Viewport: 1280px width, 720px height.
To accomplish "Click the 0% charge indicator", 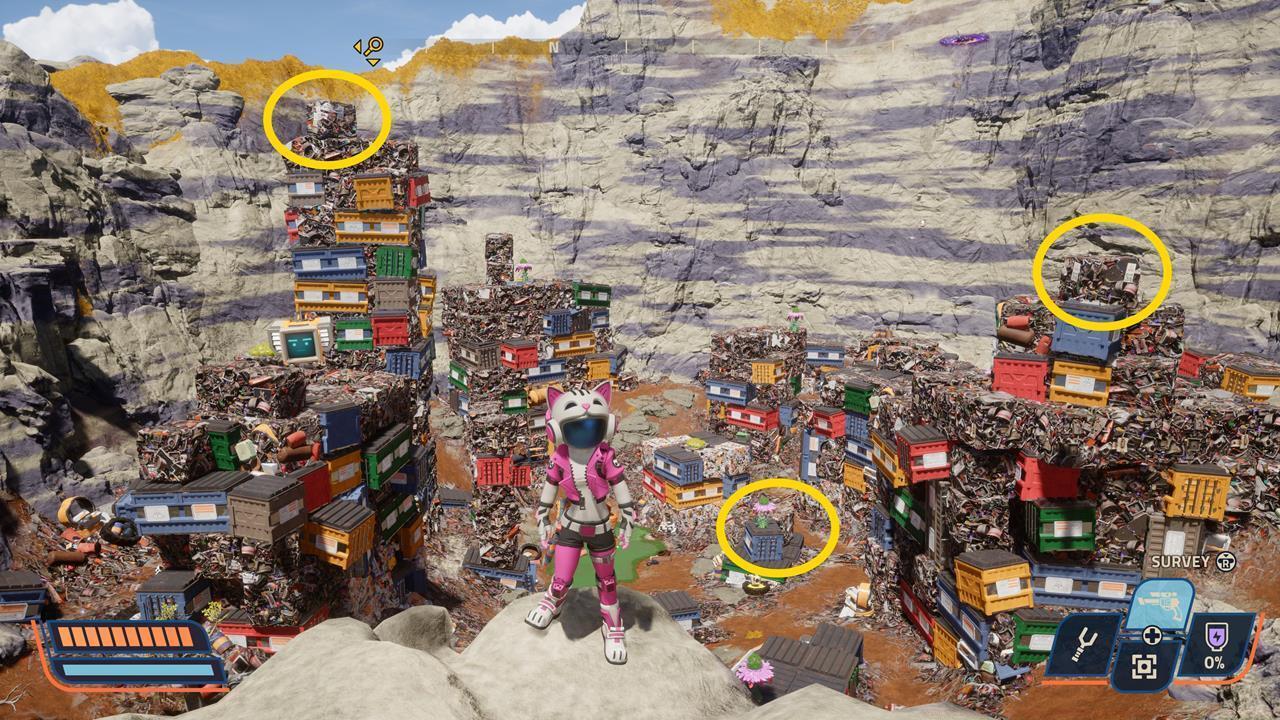I will (1214, 662).
